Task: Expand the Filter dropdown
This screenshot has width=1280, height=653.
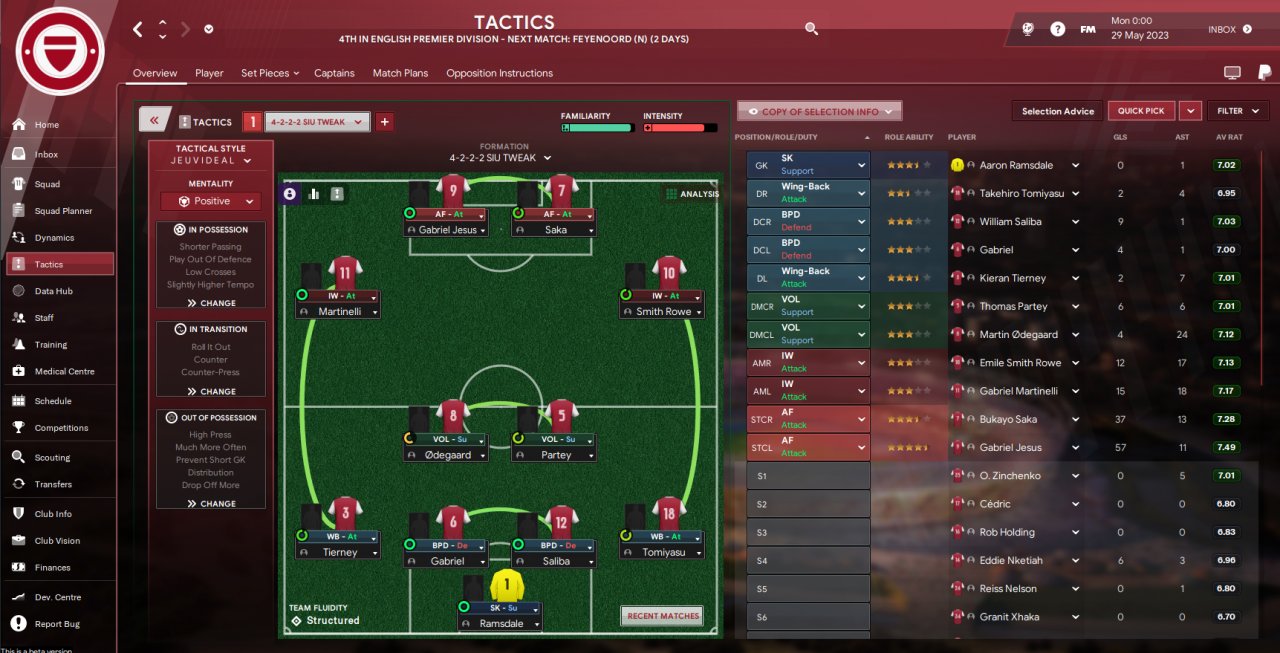Action: (x=1238, y=111)
